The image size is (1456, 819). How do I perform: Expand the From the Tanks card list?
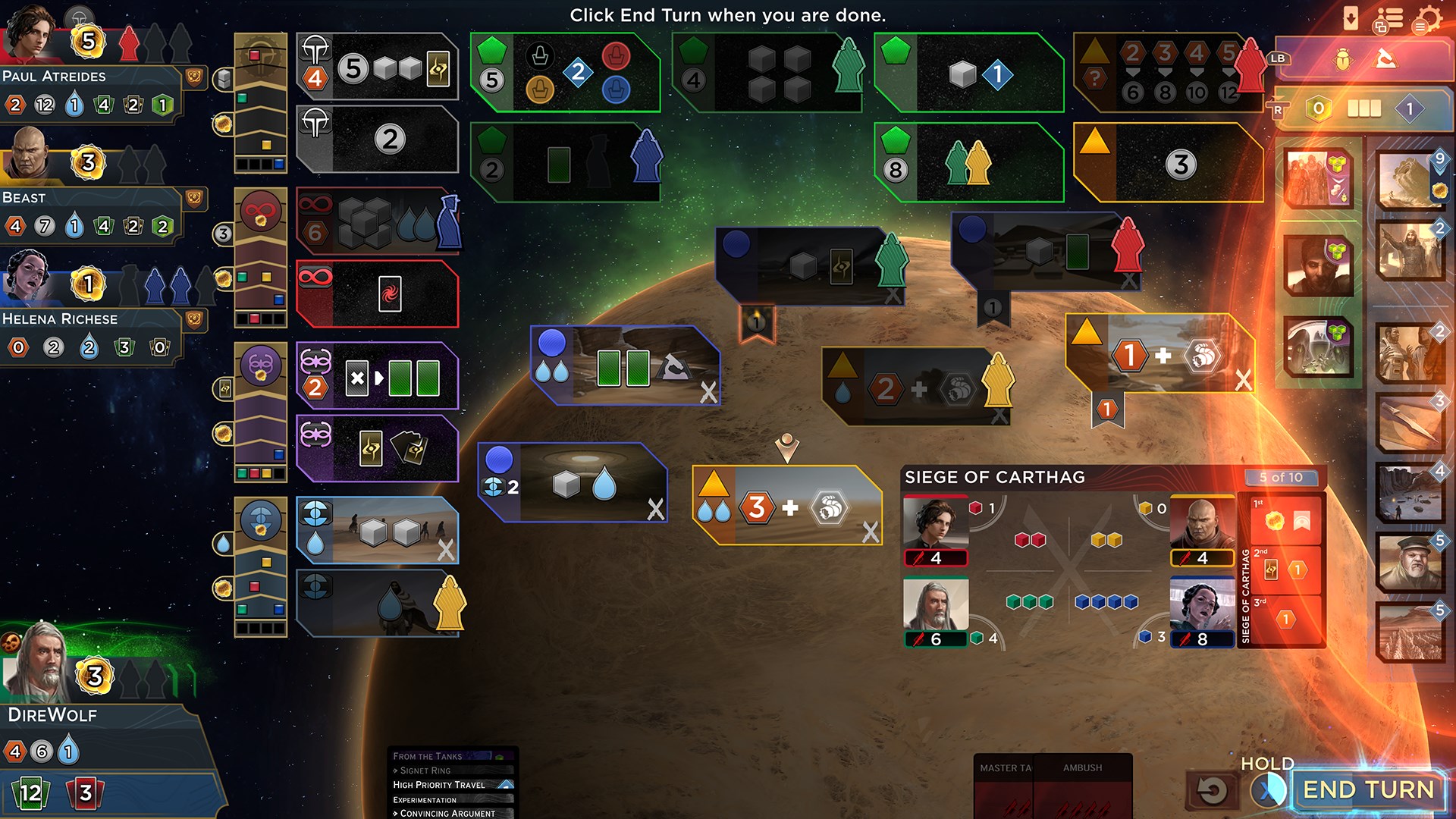(x=427, y=756)
